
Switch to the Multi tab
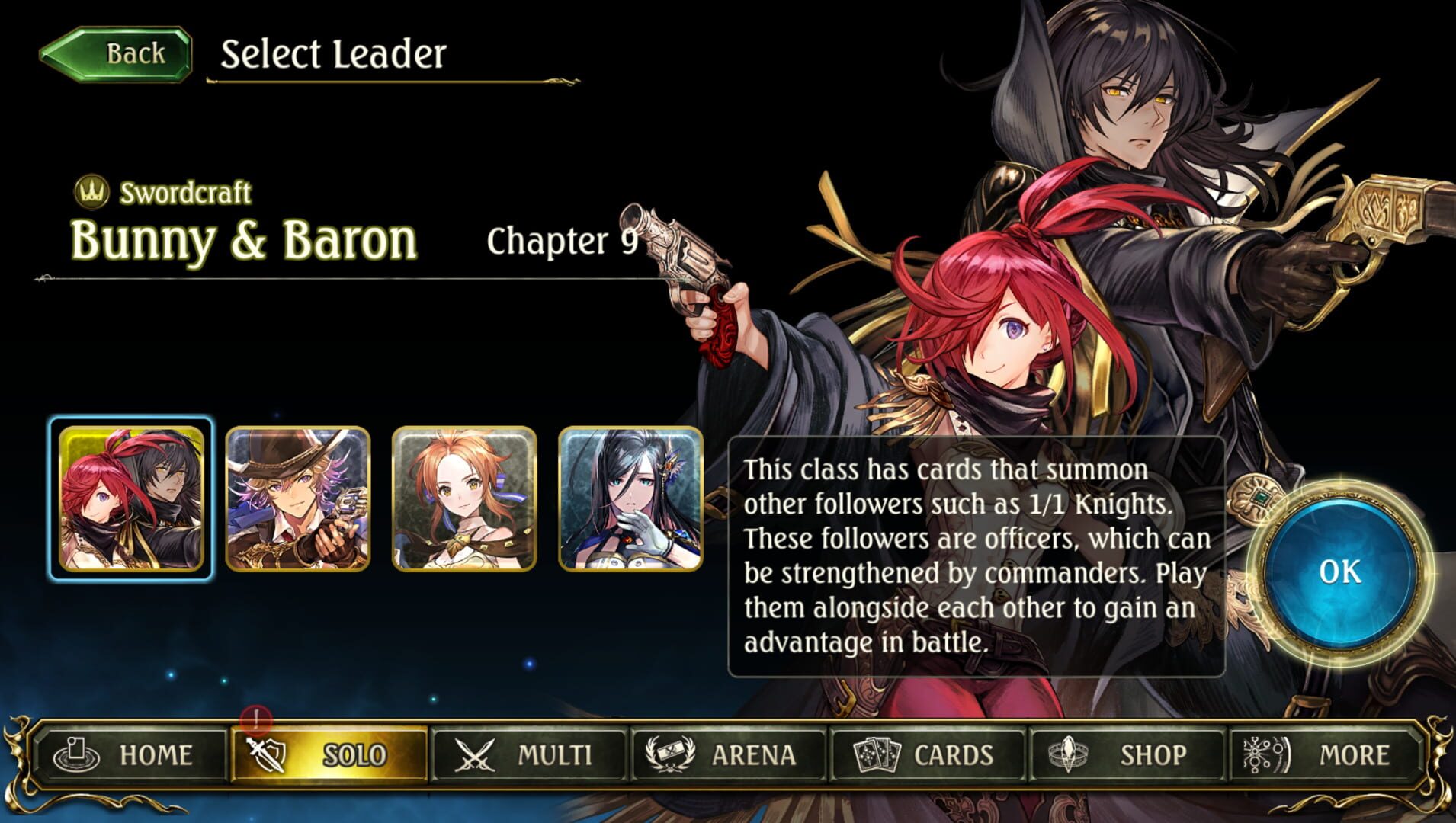pyautogui.click(x=534, y=753)
